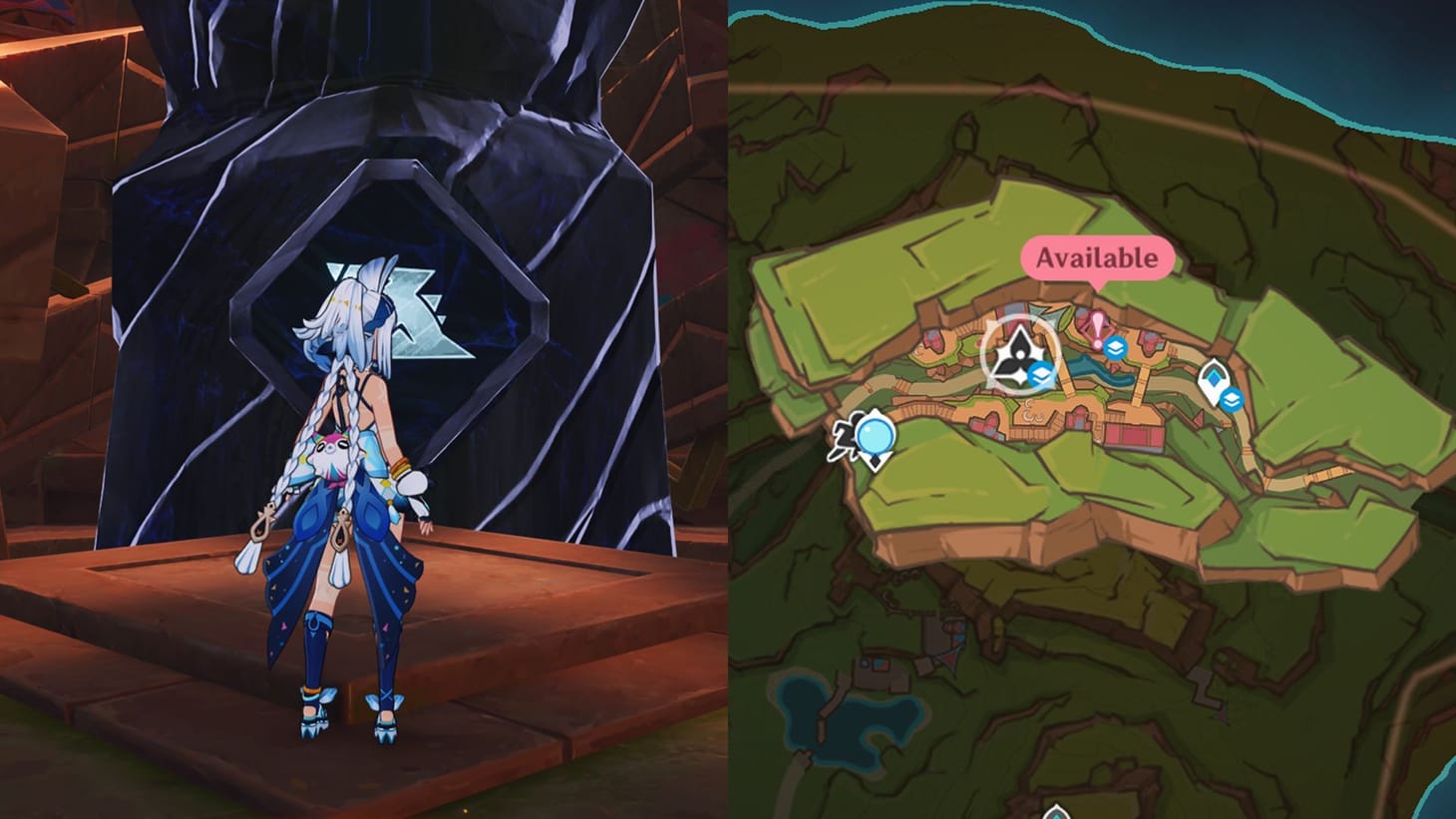
Task: Click the pink Available quest bubble
Action: (1097, 257)
